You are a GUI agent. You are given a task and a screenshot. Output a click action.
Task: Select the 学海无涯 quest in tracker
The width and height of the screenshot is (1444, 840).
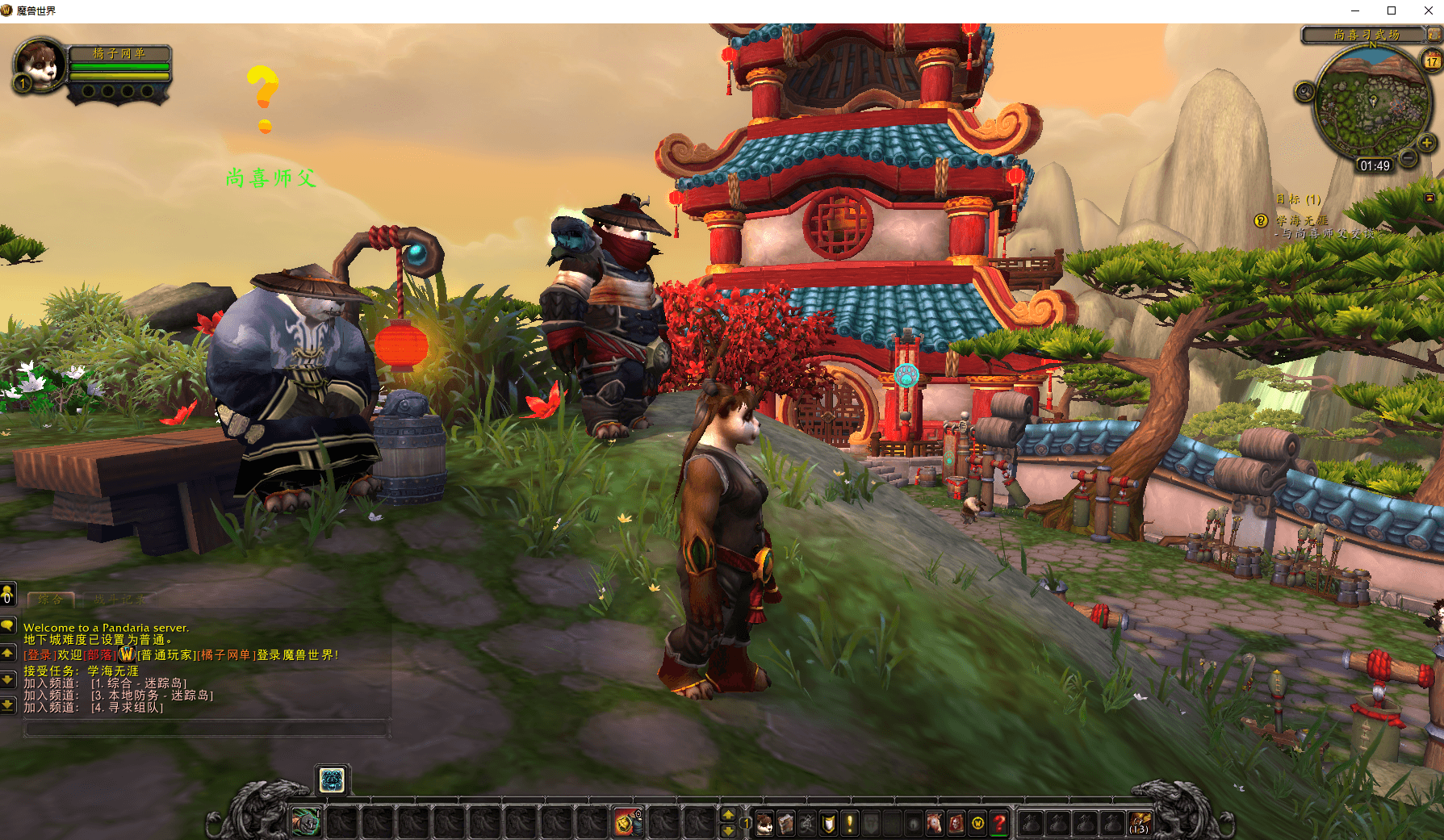[x=1301, y=220]
